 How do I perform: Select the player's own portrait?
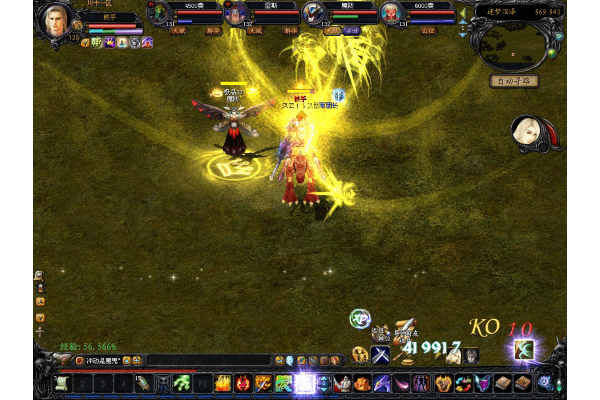(x=53, y=20)
